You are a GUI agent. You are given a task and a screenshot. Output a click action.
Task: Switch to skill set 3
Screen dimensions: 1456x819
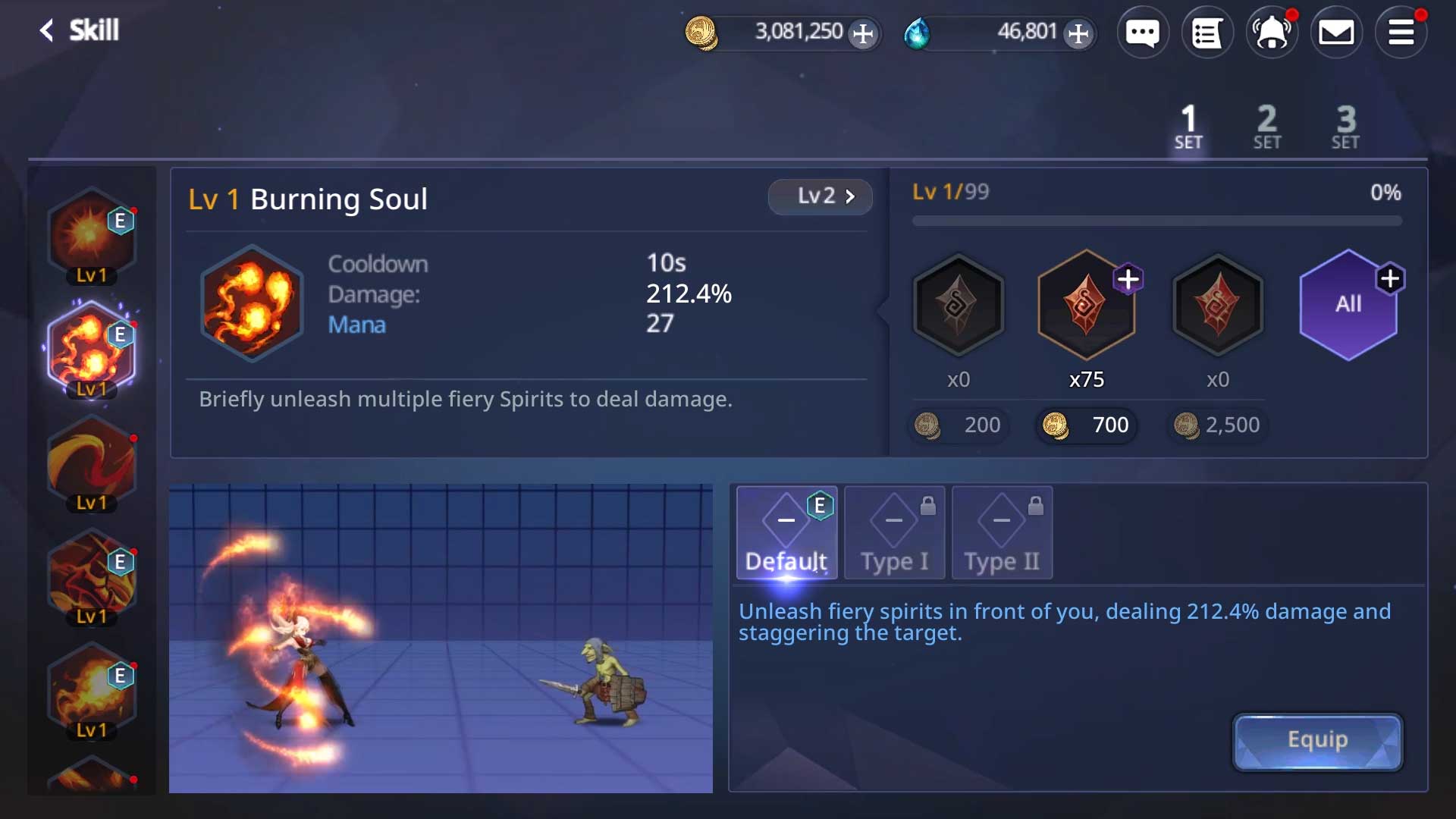[1345, 127]
